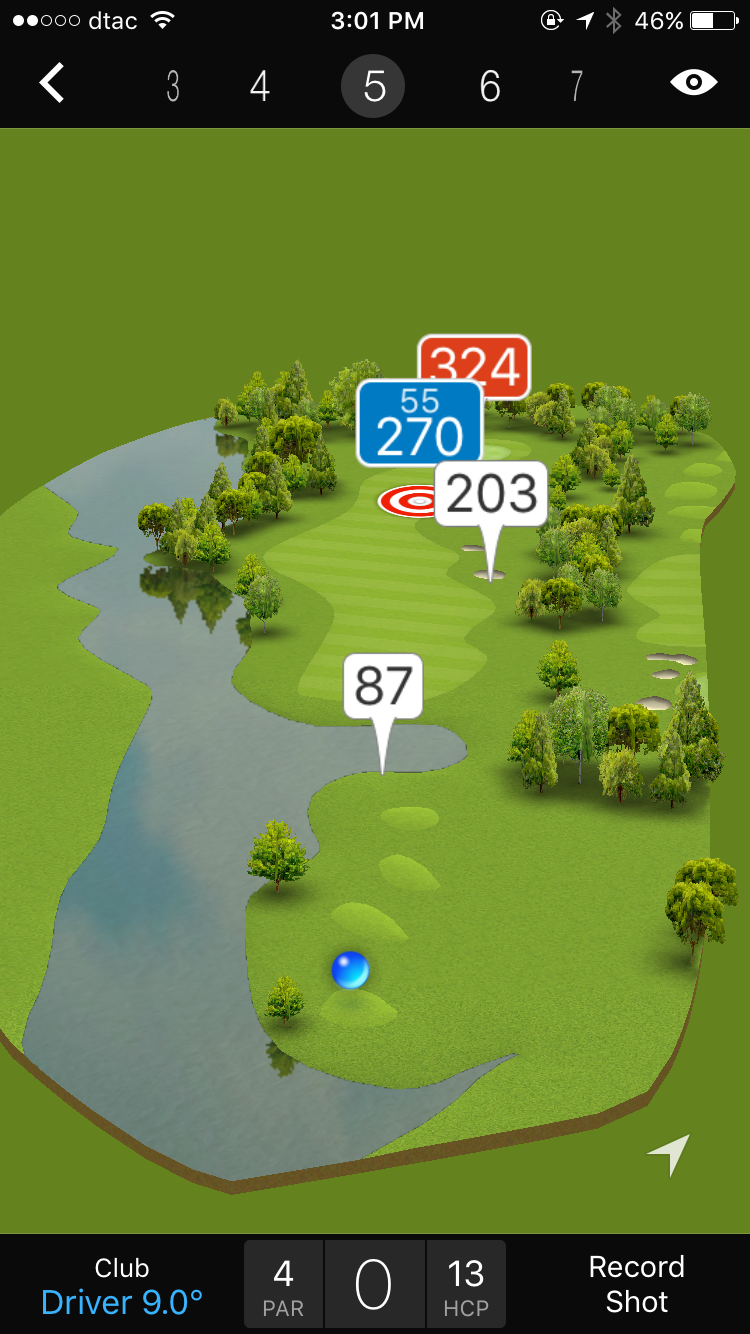Tap the 203 yard hazard marker
The image size is (750, 1334).
click(x=491, y=494)
